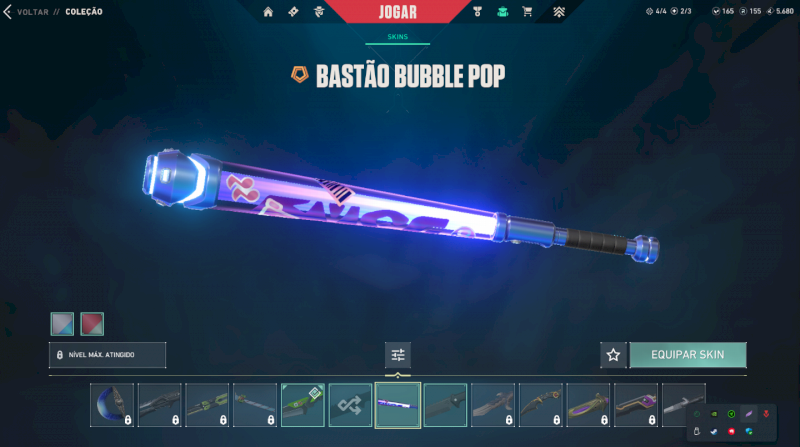Viewport: 800px width, 447px height.
Task: Select the blue and grey color variant
Action: (62, 323)
